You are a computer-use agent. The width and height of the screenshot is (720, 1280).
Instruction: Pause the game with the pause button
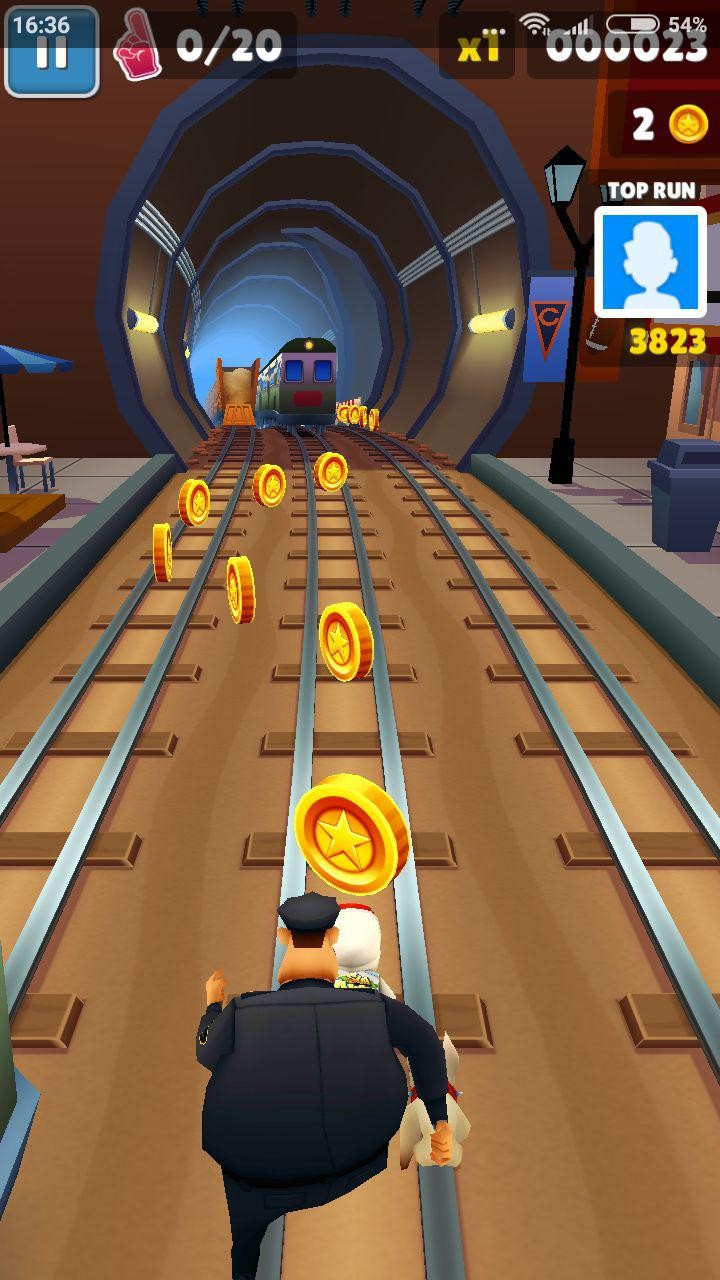tap(51, 52)
